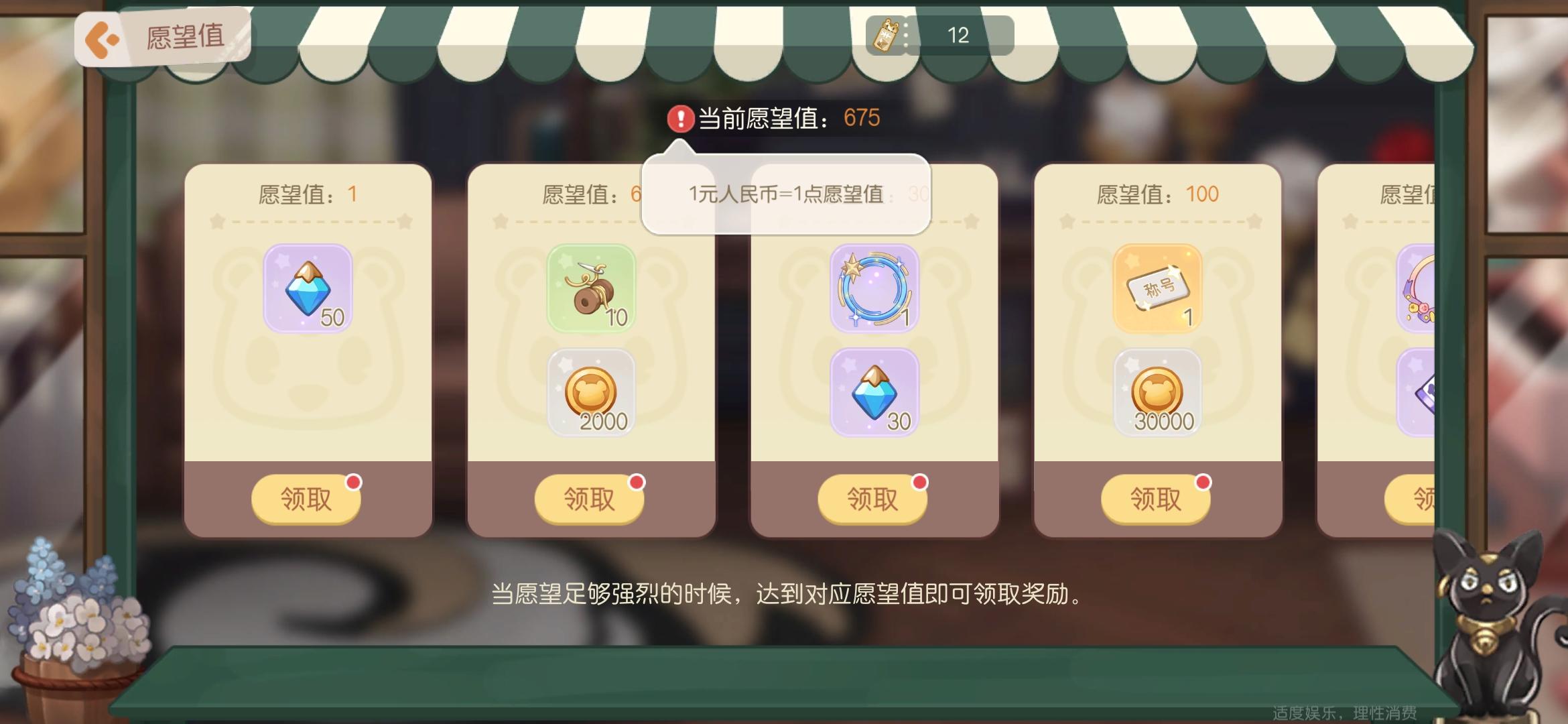Tap the 愿望值 100 card header
The width and height of the screenshot is (1568, 724).
tap(1158, 194)
